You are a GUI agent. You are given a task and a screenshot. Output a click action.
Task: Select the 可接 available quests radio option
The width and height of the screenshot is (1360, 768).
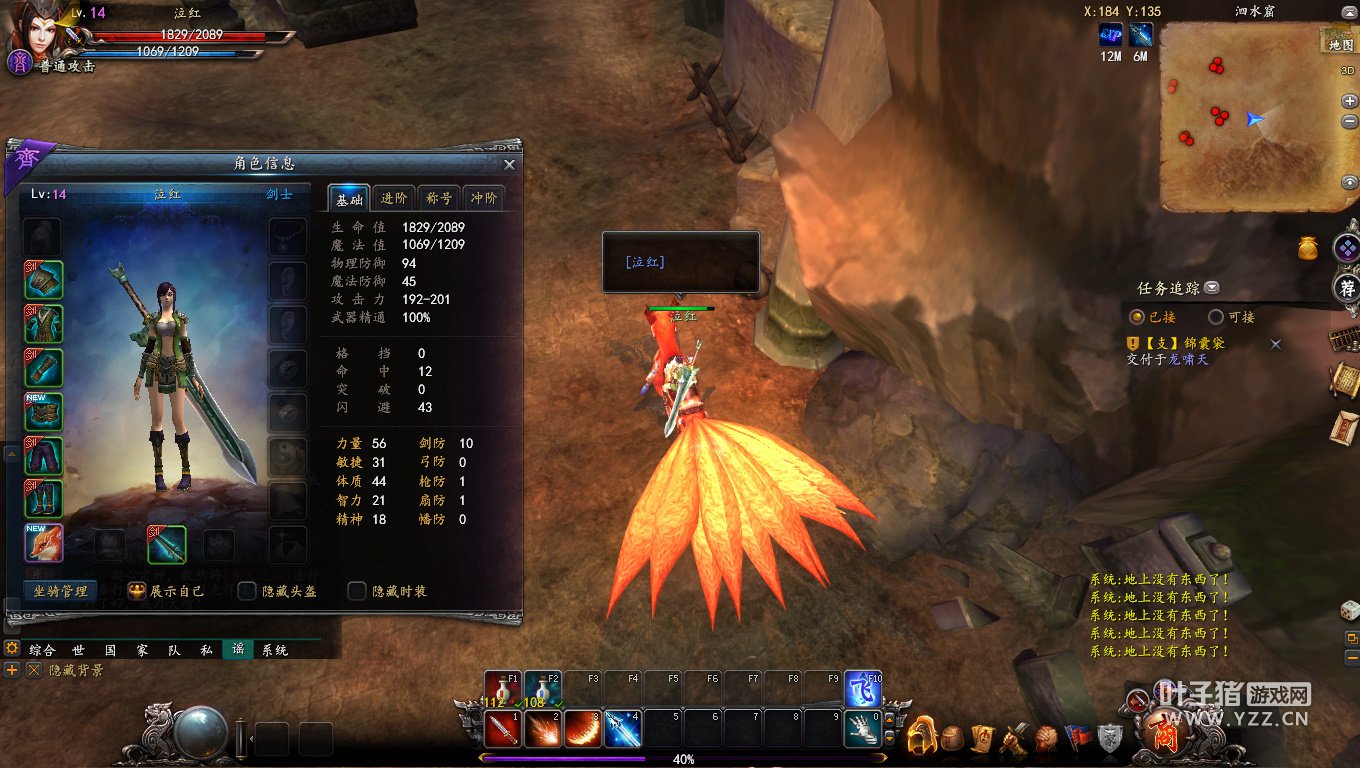1216,317
